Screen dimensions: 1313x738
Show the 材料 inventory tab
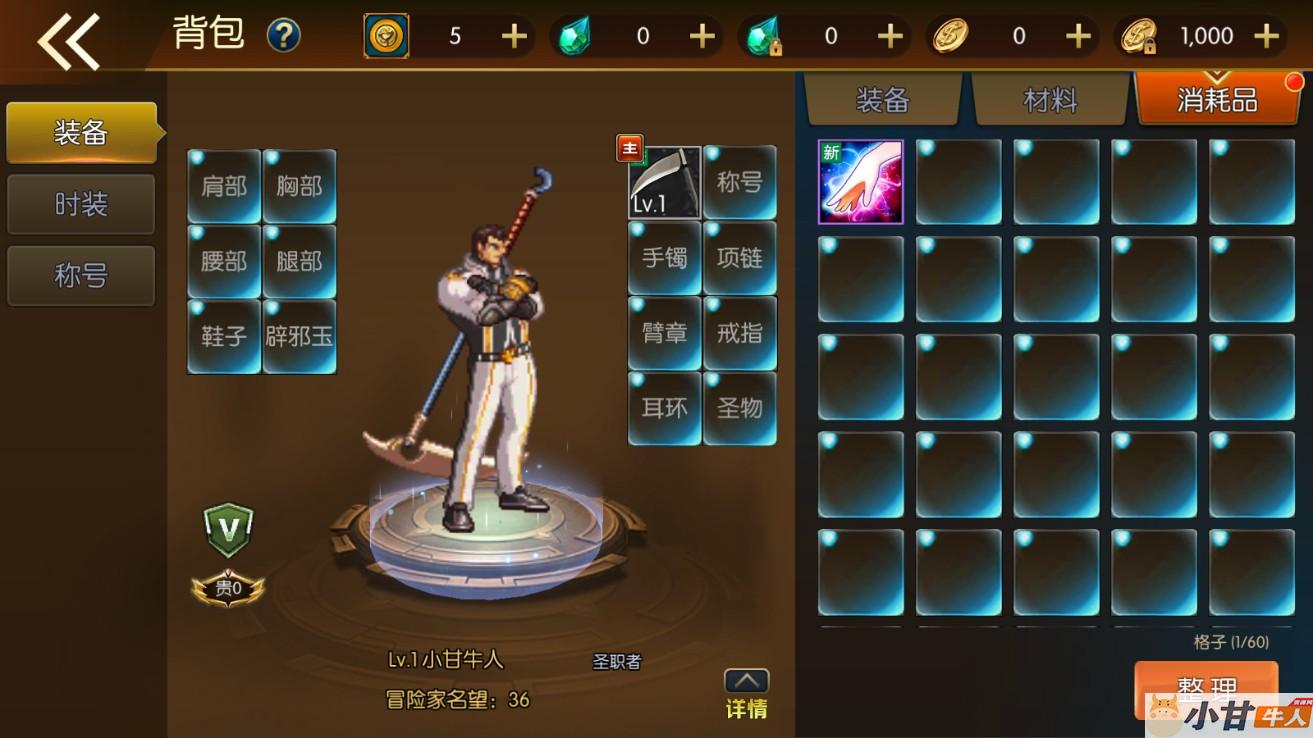point(1050,100)
